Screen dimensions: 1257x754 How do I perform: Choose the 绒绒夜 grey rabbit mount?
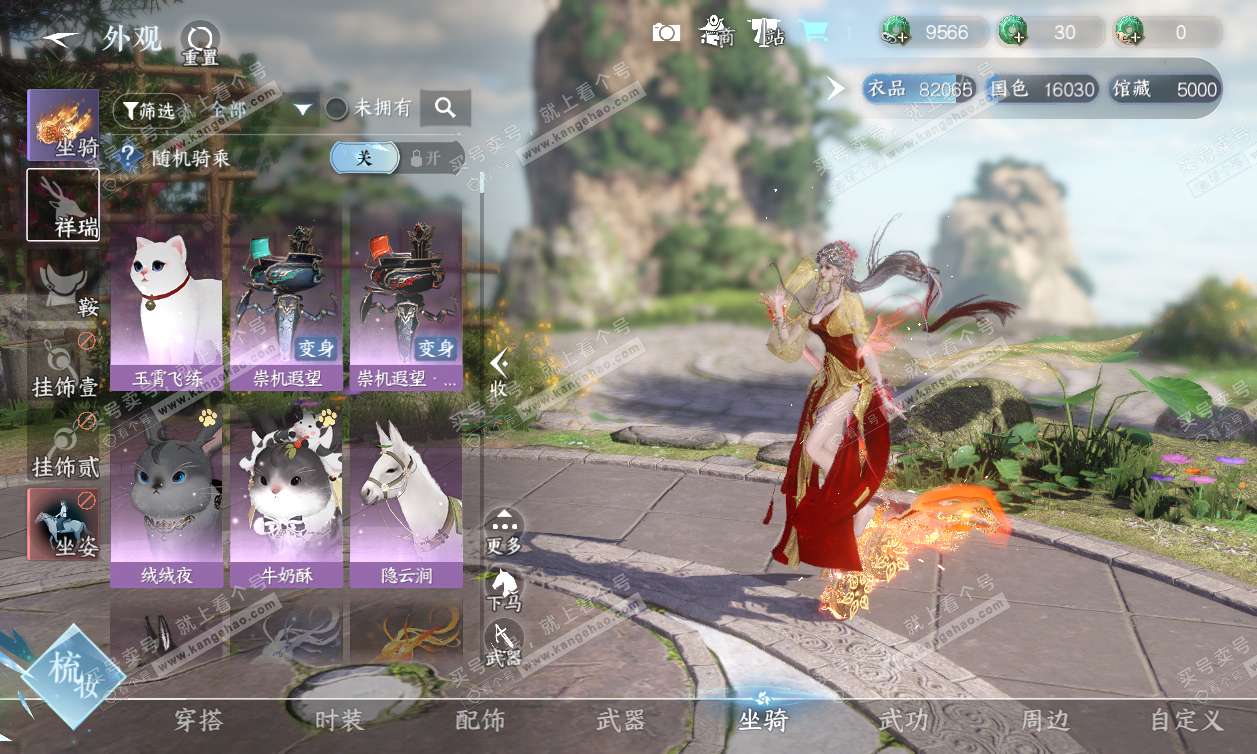tap(166, 495)
